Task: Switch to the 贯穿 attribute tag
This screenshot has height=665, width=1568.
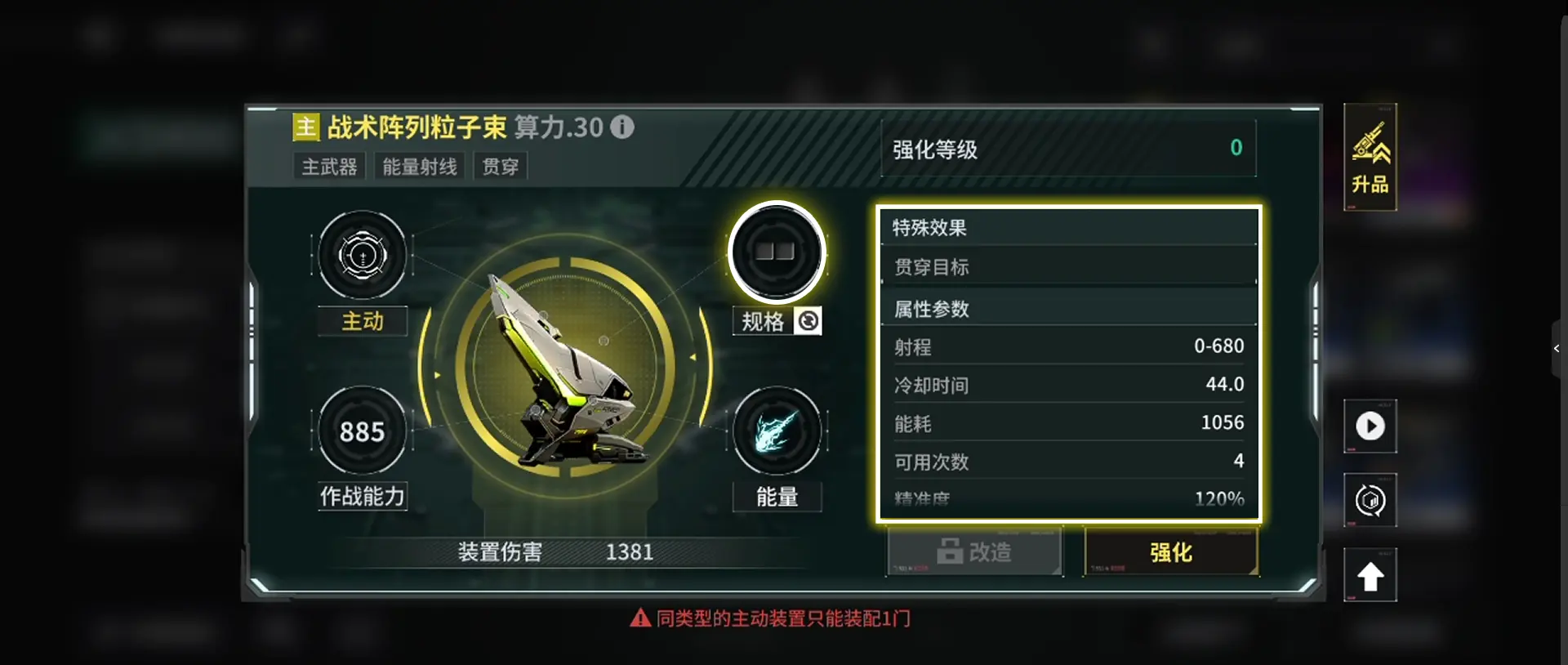Action: [500, 166]
